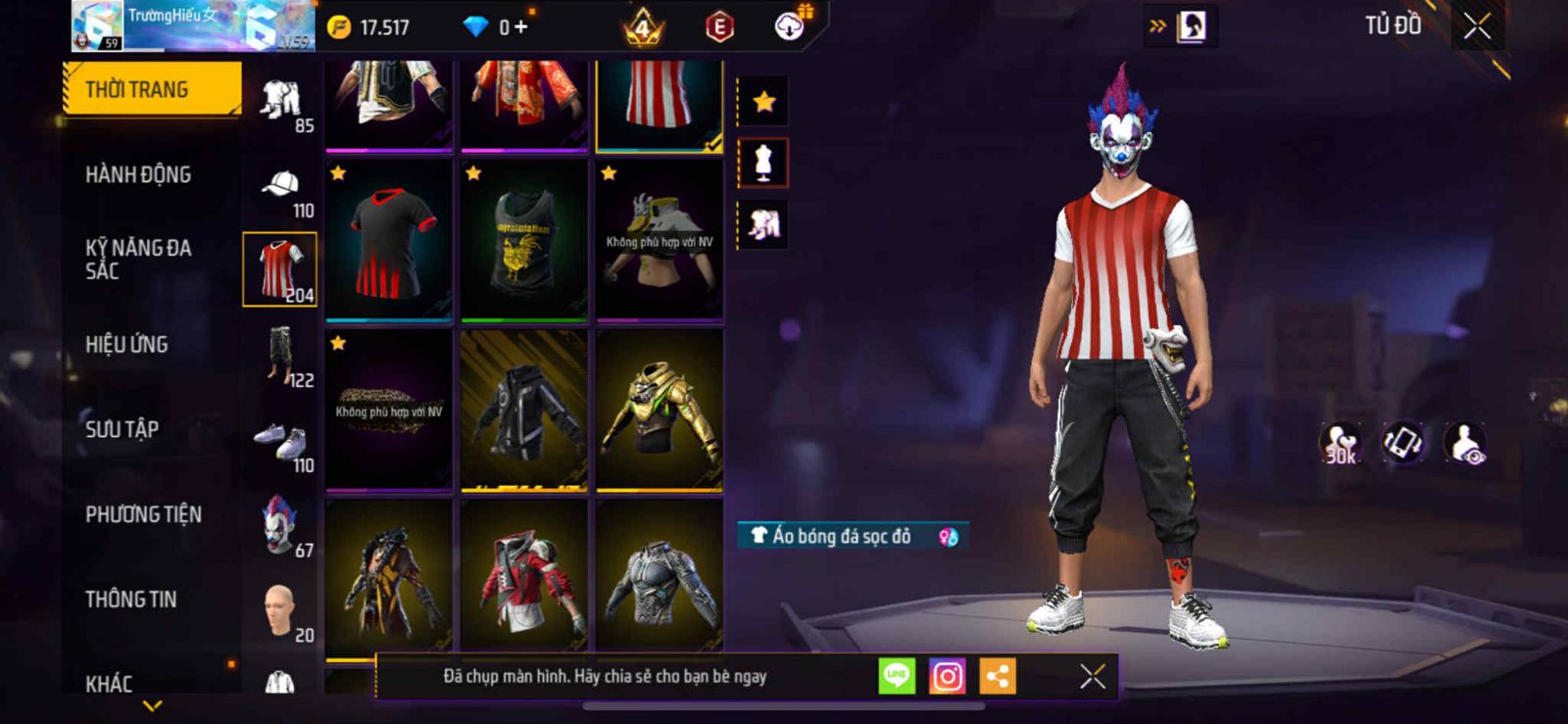Select Kỹ Năng Đa Sắc menu

(x=138, y=259)
